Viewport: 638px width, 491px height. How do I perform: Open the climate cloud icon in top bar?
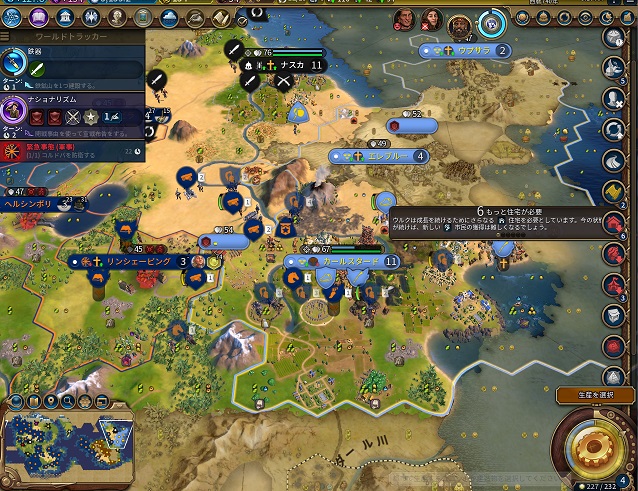pyautogui.click(x=166, y=18)
